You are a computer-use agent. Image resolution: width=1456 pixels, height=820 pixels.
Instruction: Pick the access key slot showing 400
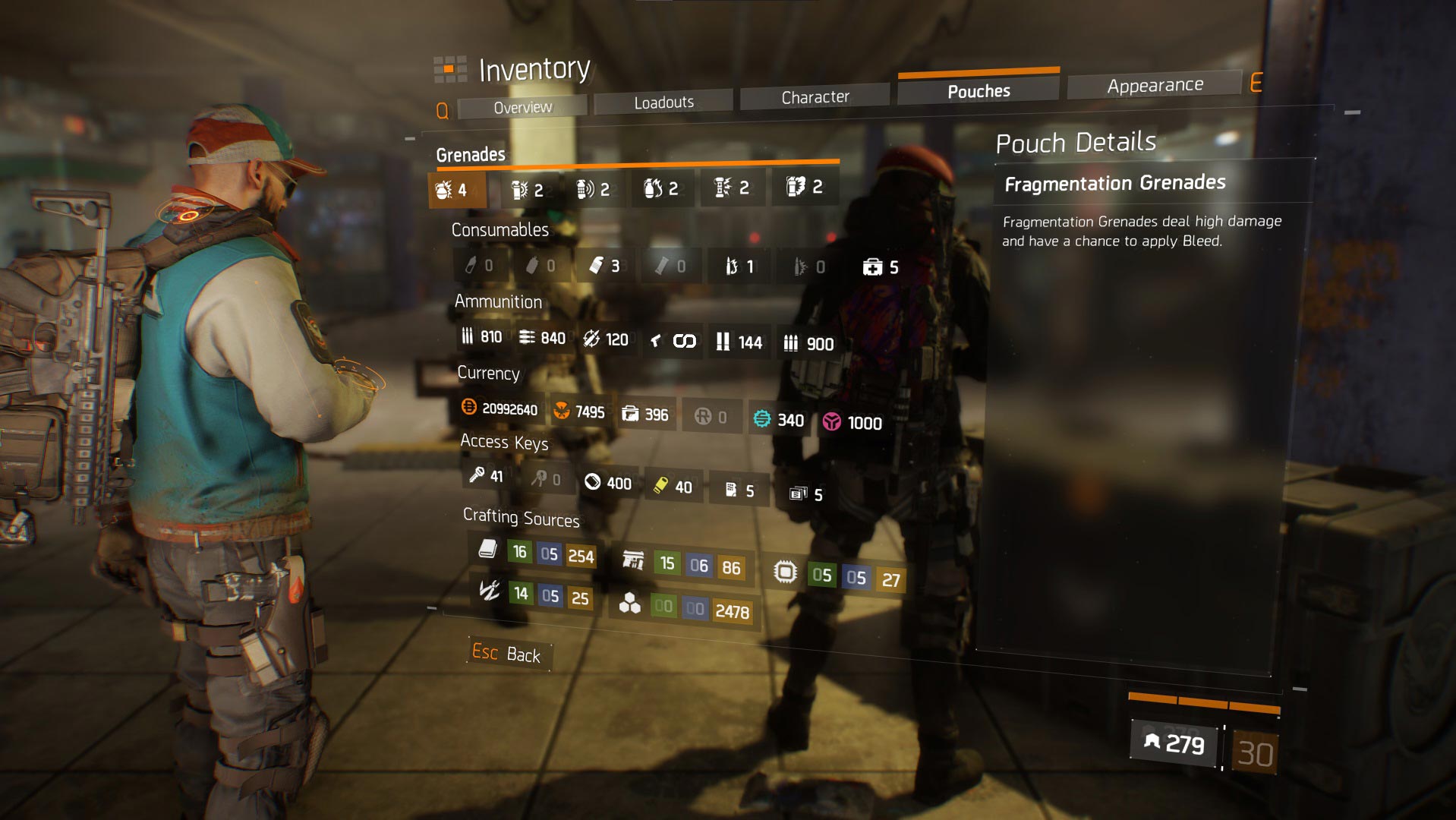click(x=608, y=483)
